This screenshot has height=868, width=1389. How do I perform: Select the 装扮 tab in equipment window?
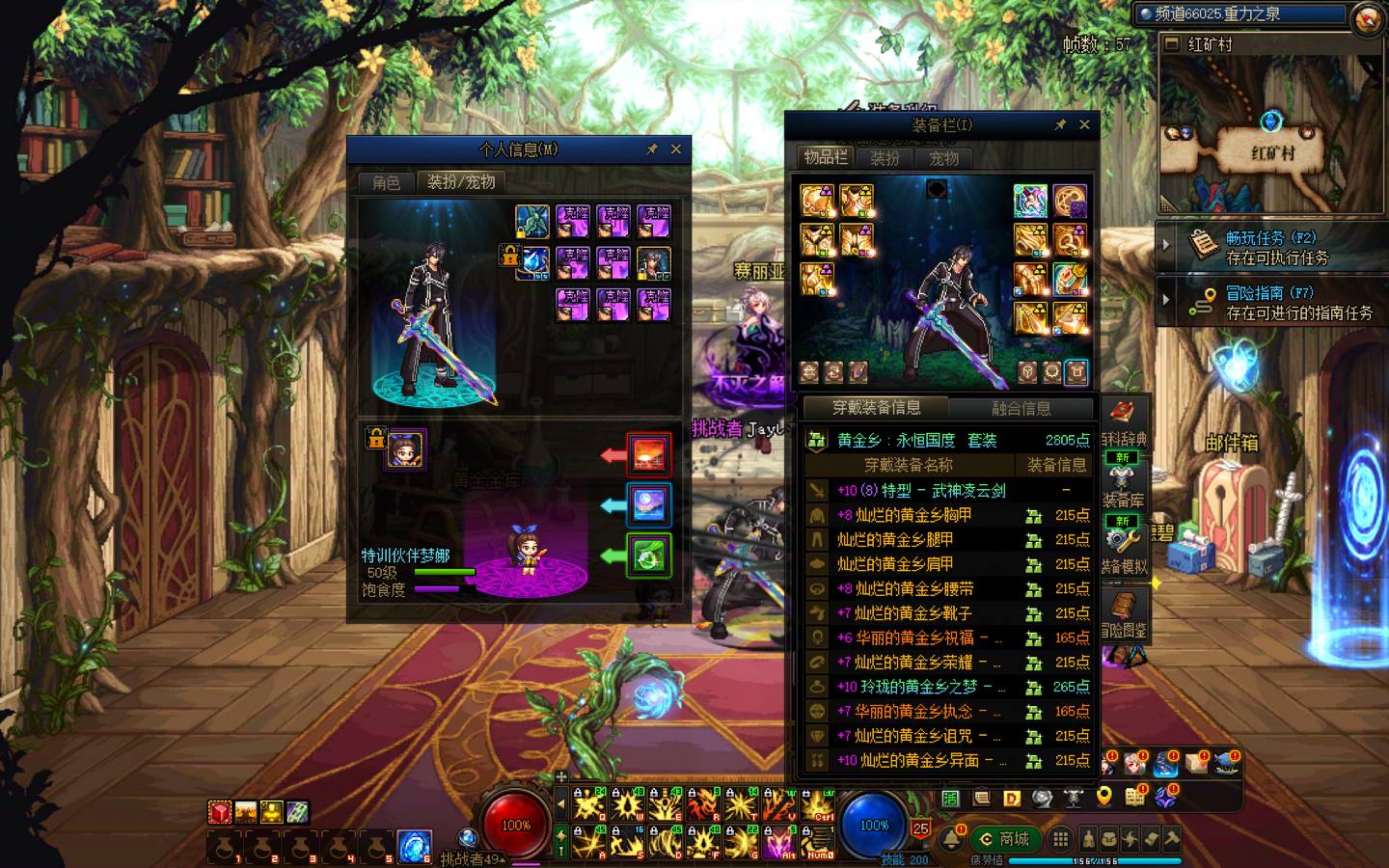(885, 158)
